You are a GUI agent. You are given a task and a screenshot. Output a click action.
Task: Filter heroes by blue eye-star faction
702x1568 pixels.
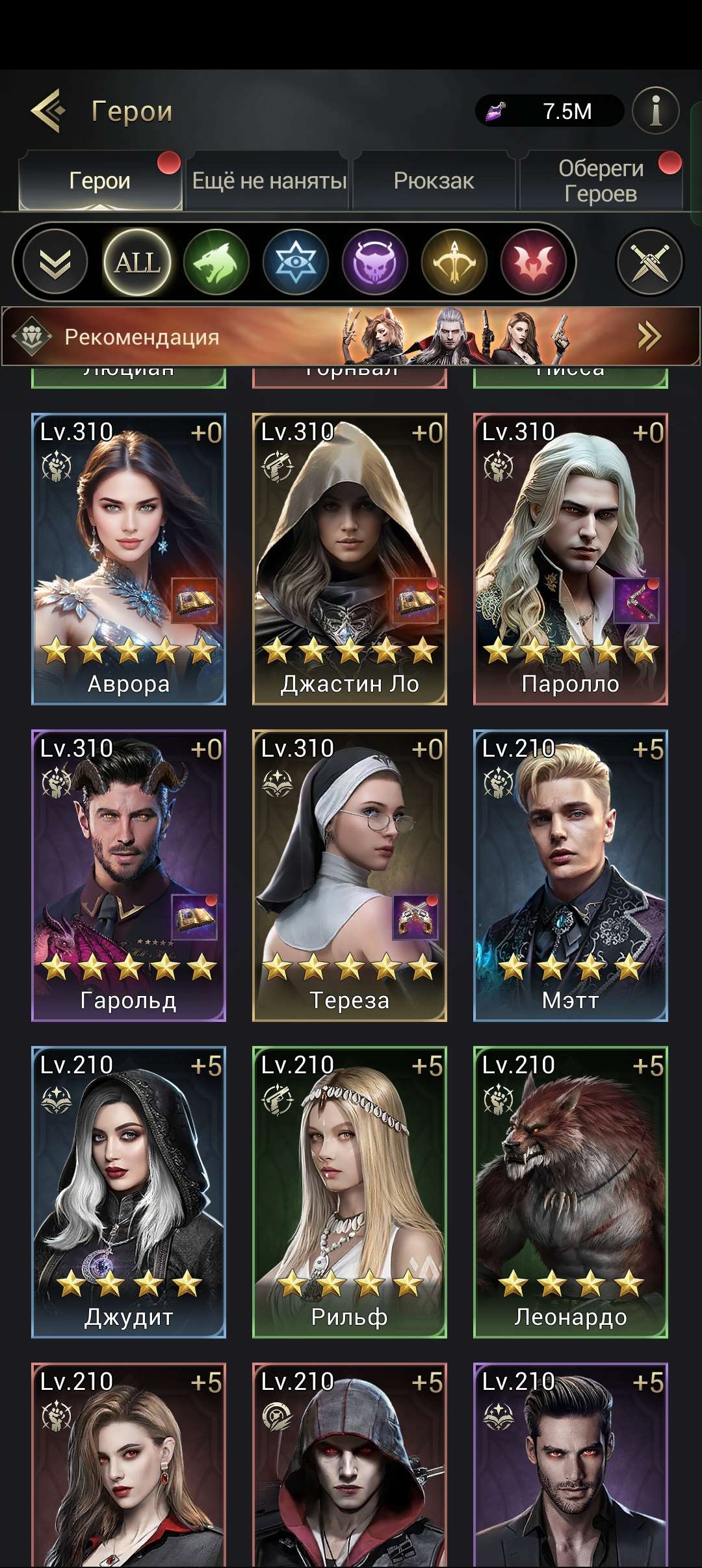tap(296, 263)
